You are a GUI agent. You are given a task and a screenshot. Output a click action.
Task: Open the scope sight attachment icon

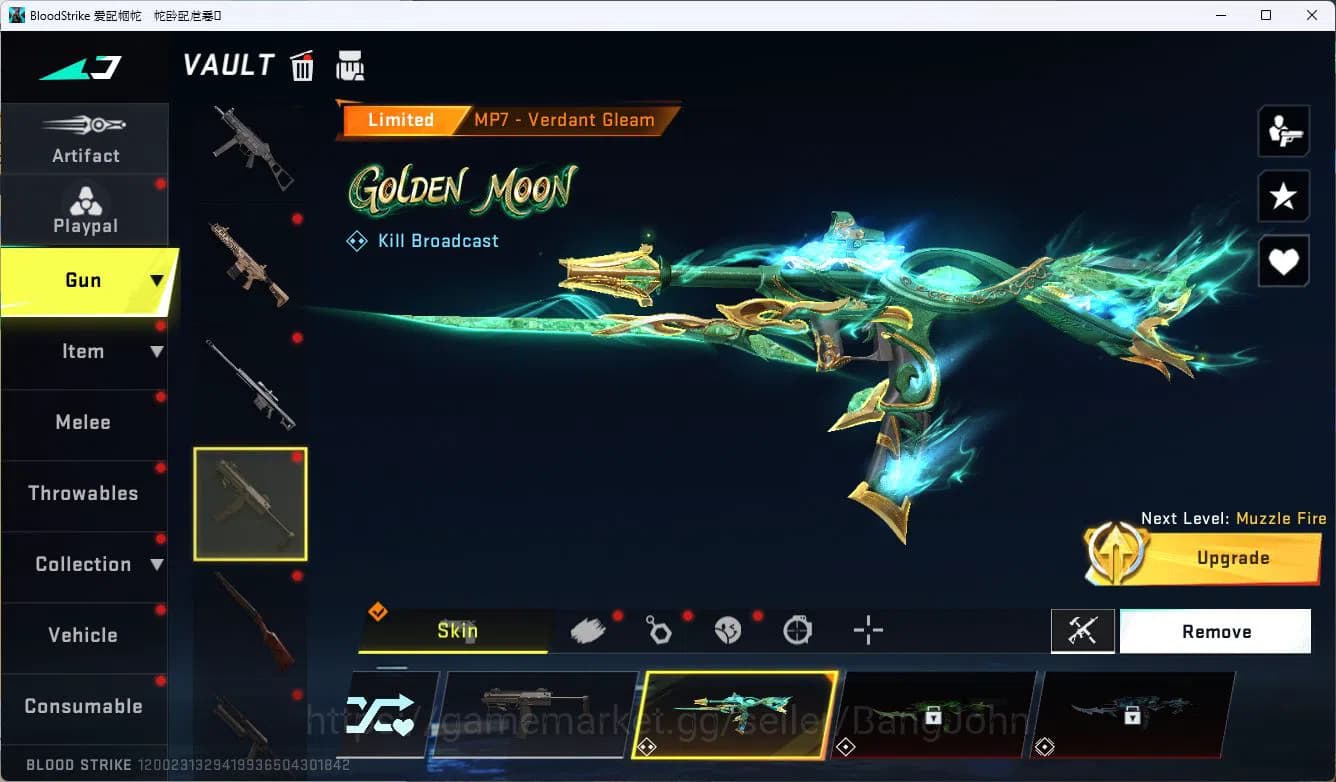point(798,628)
